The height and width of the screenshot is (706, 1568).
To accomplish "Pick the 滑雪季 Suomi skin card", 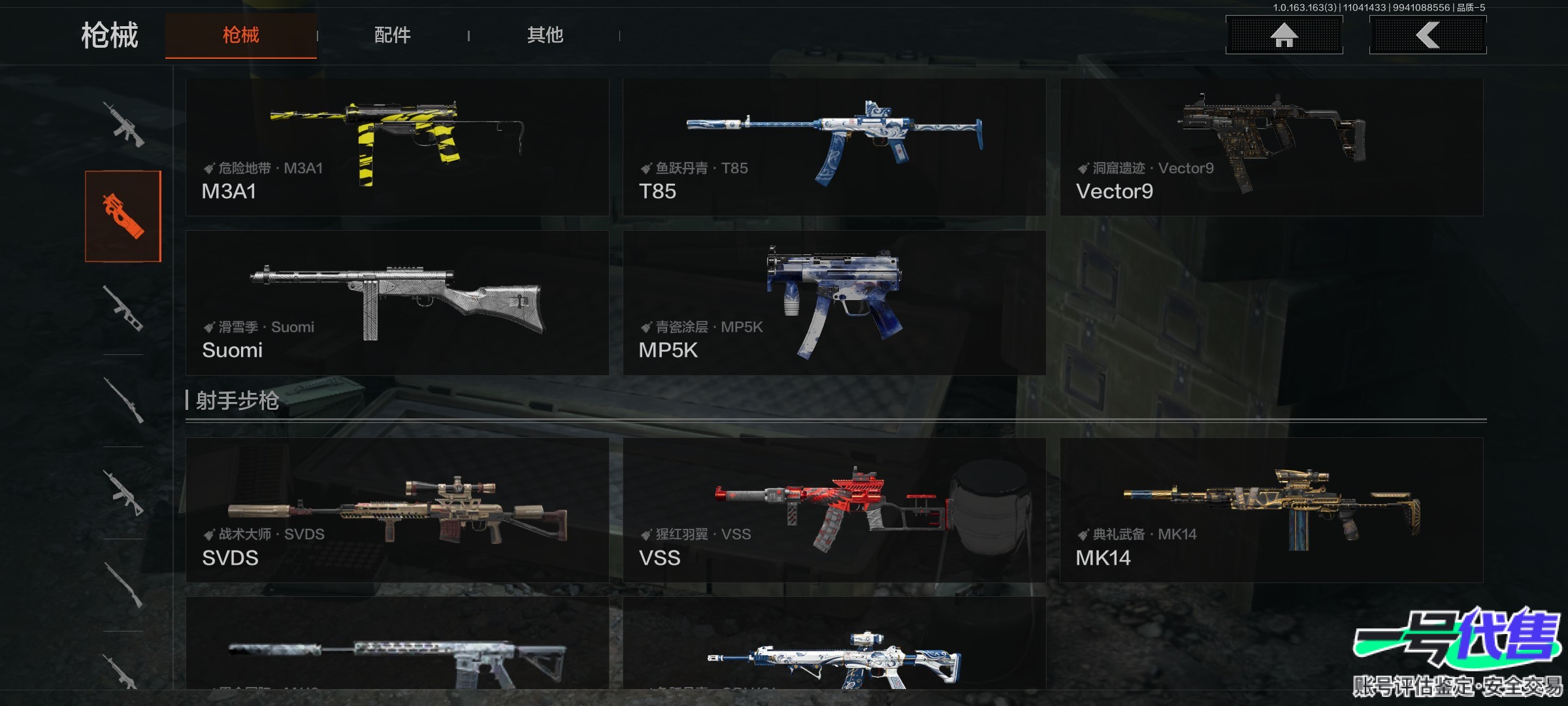I will pos(397,303).
